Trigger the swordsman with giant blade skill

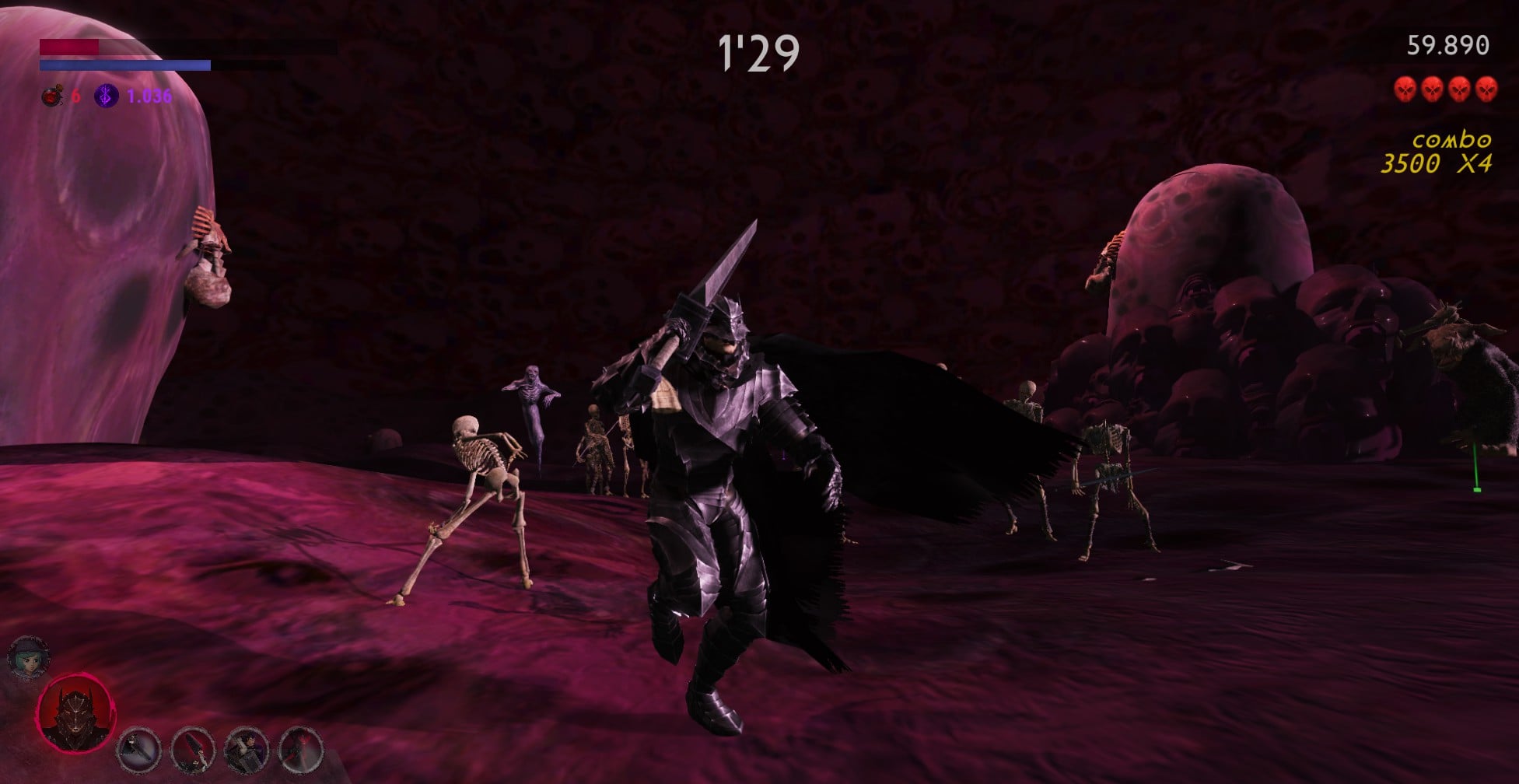pos(247,750)
